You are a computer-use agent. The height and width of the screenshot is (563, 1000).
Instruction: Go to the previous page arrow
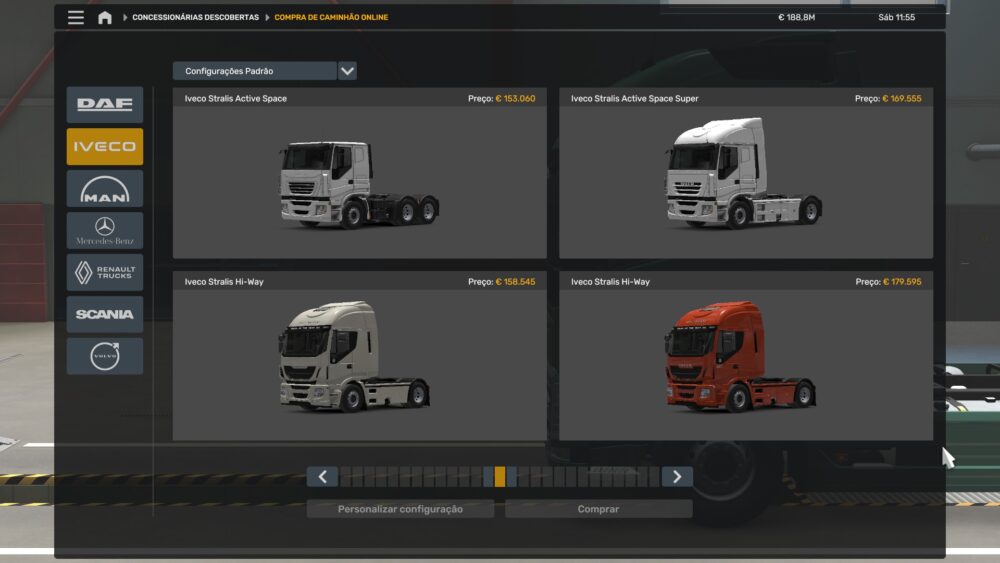pos(322,477)
